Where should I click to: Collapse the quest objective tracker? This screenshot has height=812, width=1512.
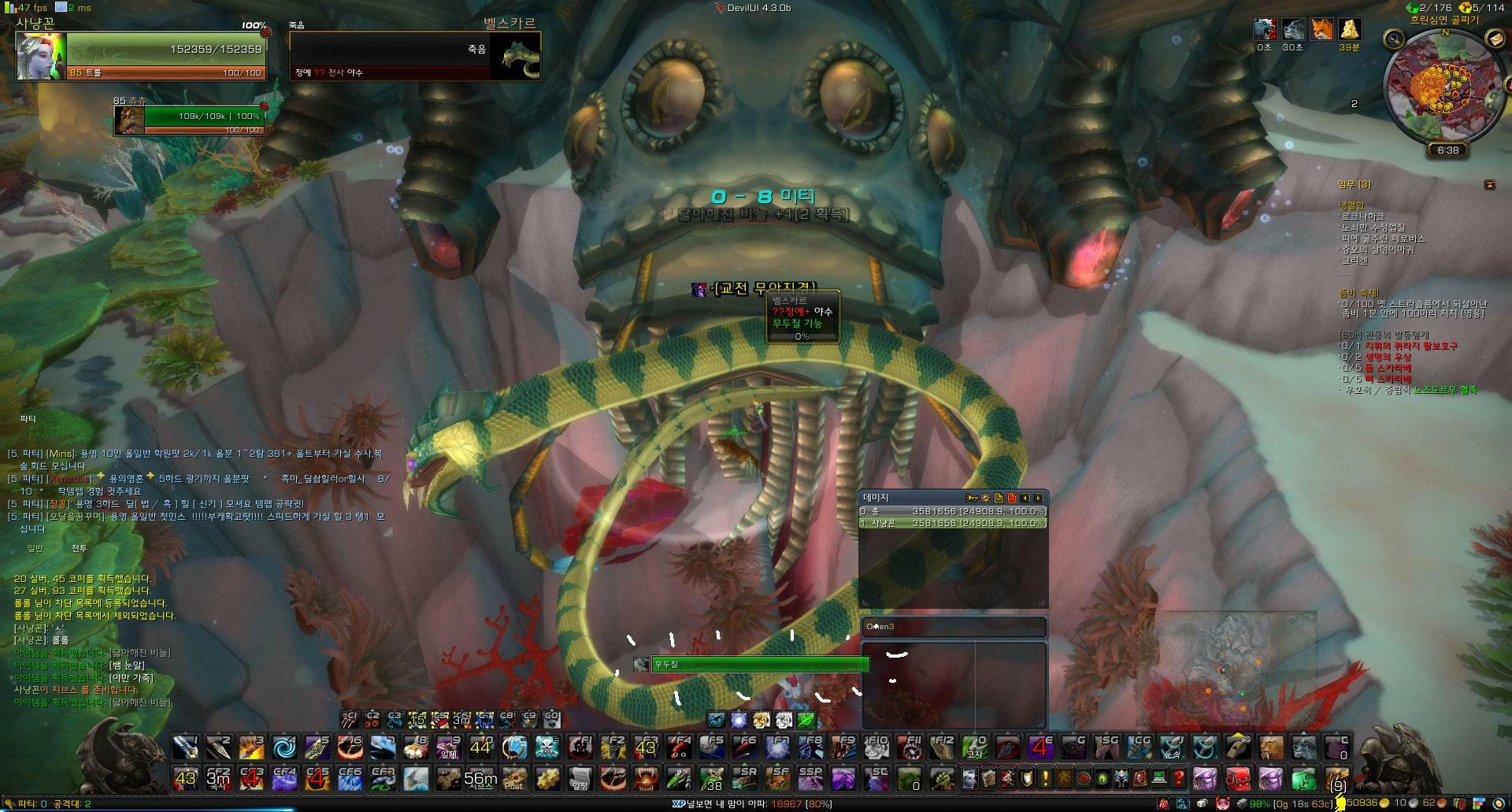tap(1489, 184)
